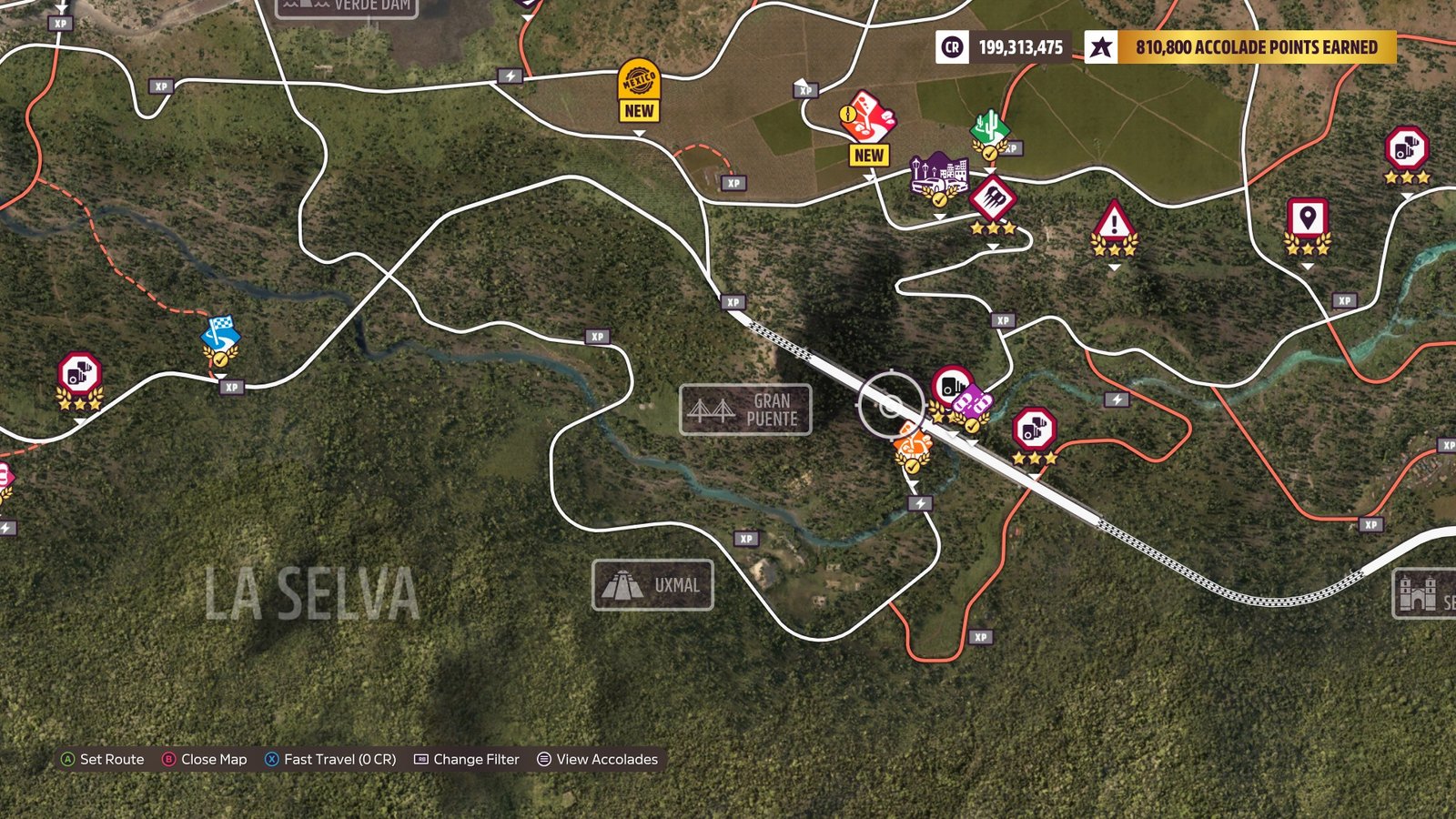
Task: Select the green cactus cross country race icon
Action: click(x=988, y=125)
